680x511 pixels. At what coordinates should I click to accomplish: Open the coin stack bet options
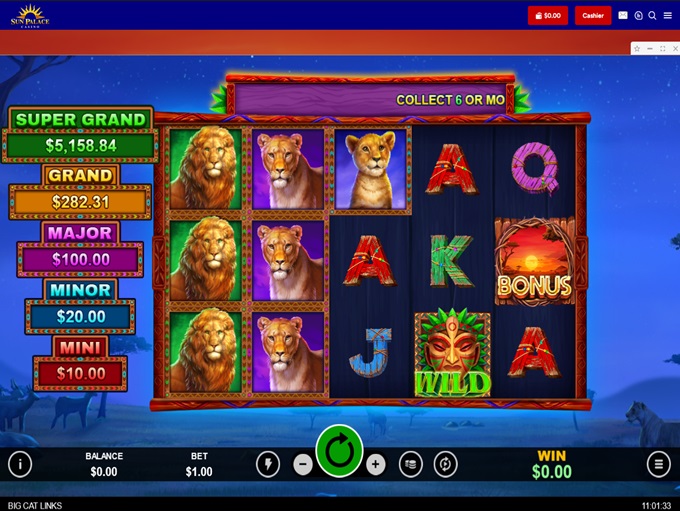tap(410, 464)
